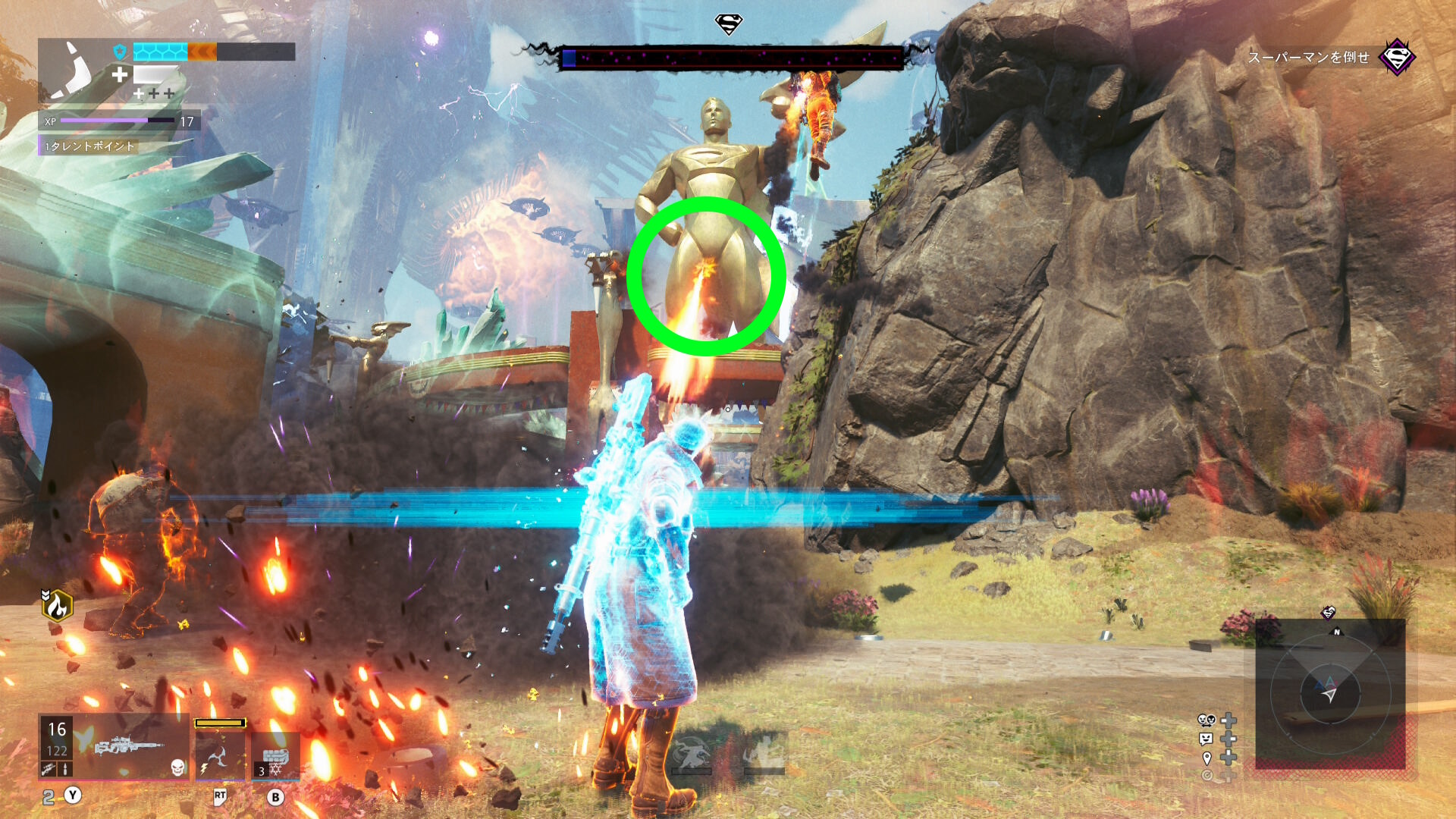Click the squad character swap icon
The height and width of the screenshot is (819, 1456).
click(1206, 720)
